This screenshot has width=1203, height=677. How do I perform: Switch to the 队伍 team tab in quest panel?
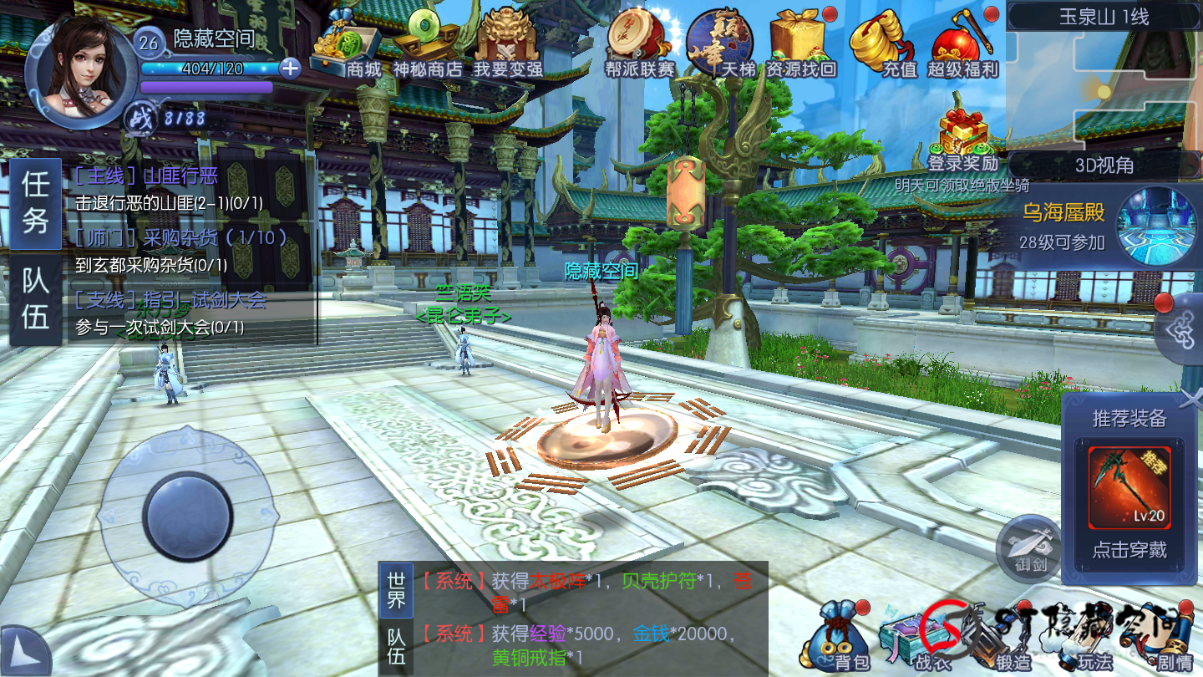click(36, 299)
